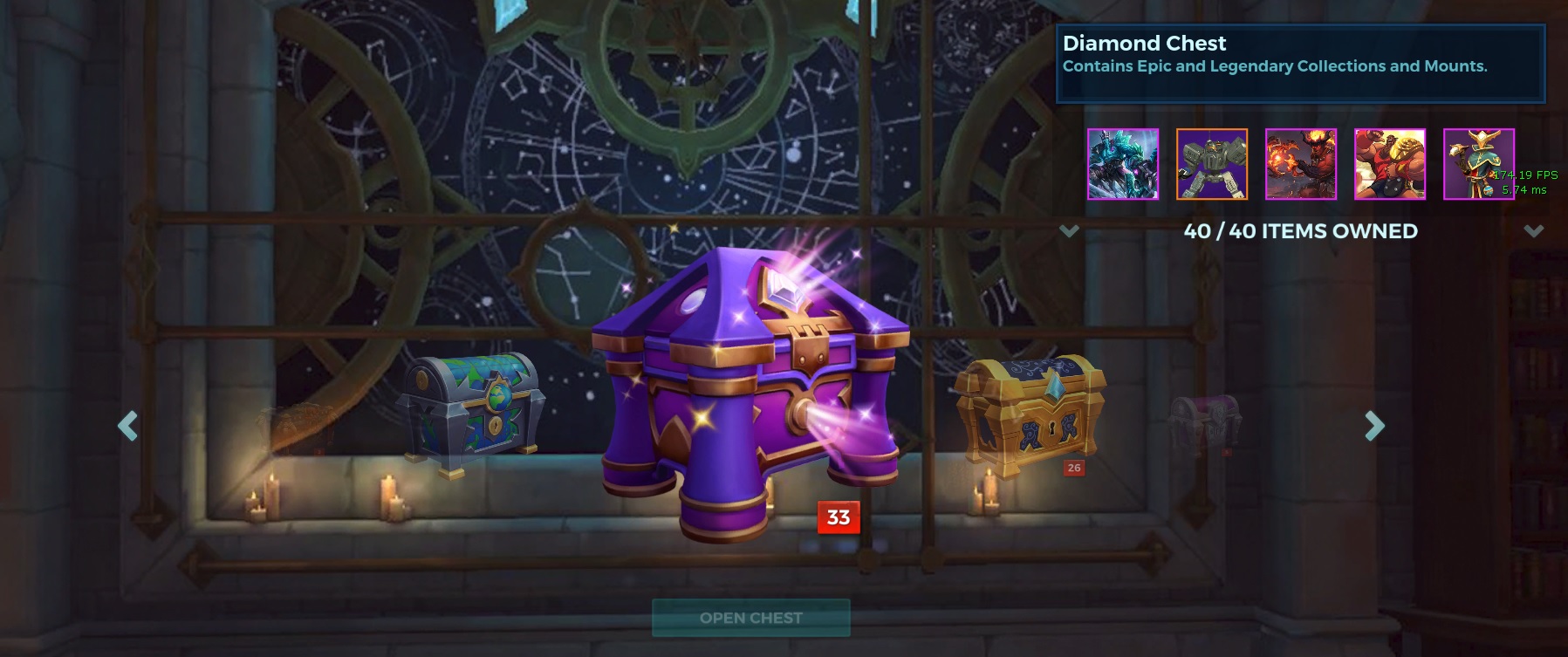Select the orange-bordered mech skin thumbnail
Image resolution: width=1568 pixels, height=657 pixels.
[1211, 165]
